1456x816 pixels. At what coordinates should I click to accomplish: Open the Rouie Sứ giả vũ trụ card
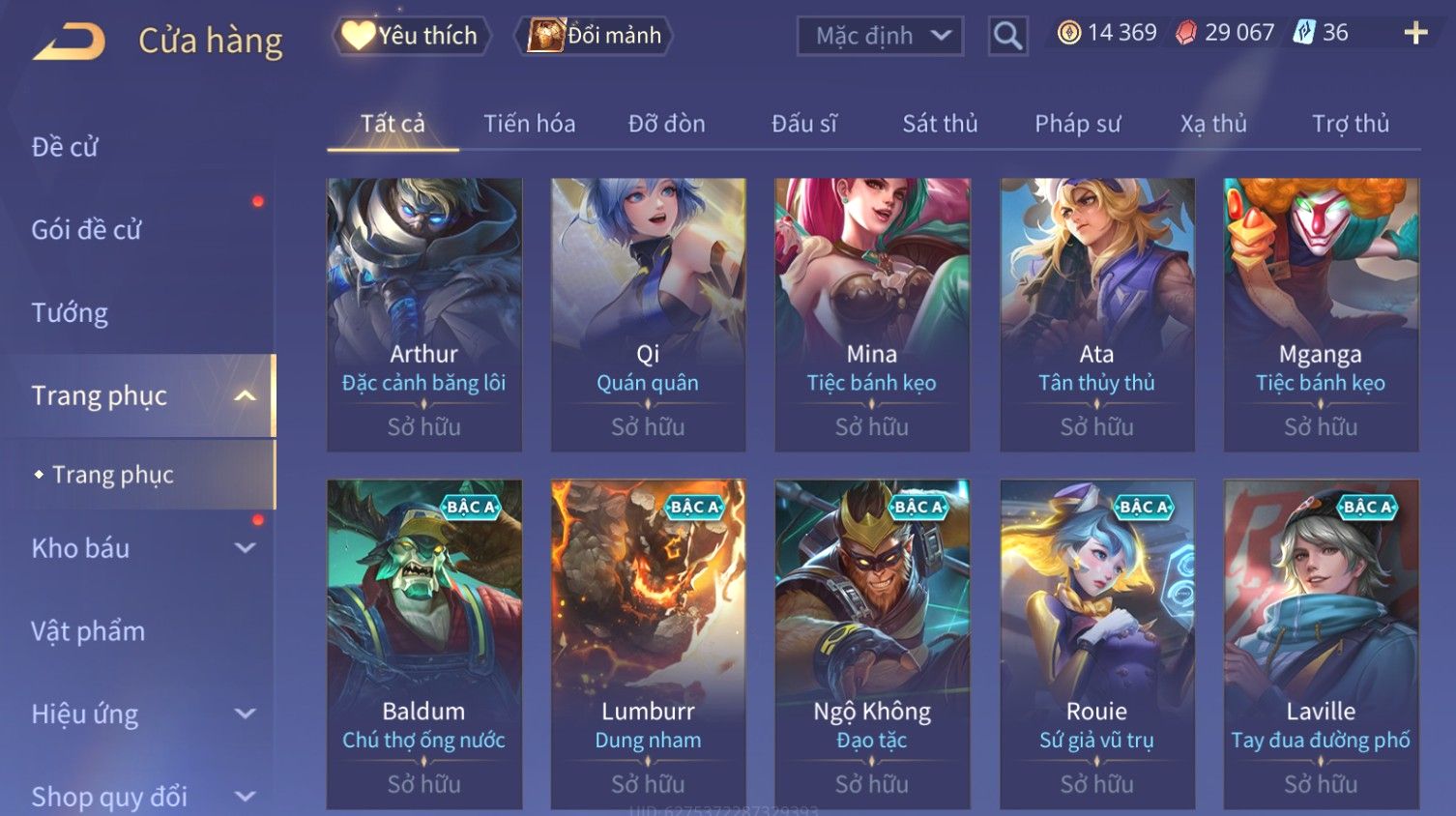[x=1096, y=644]
